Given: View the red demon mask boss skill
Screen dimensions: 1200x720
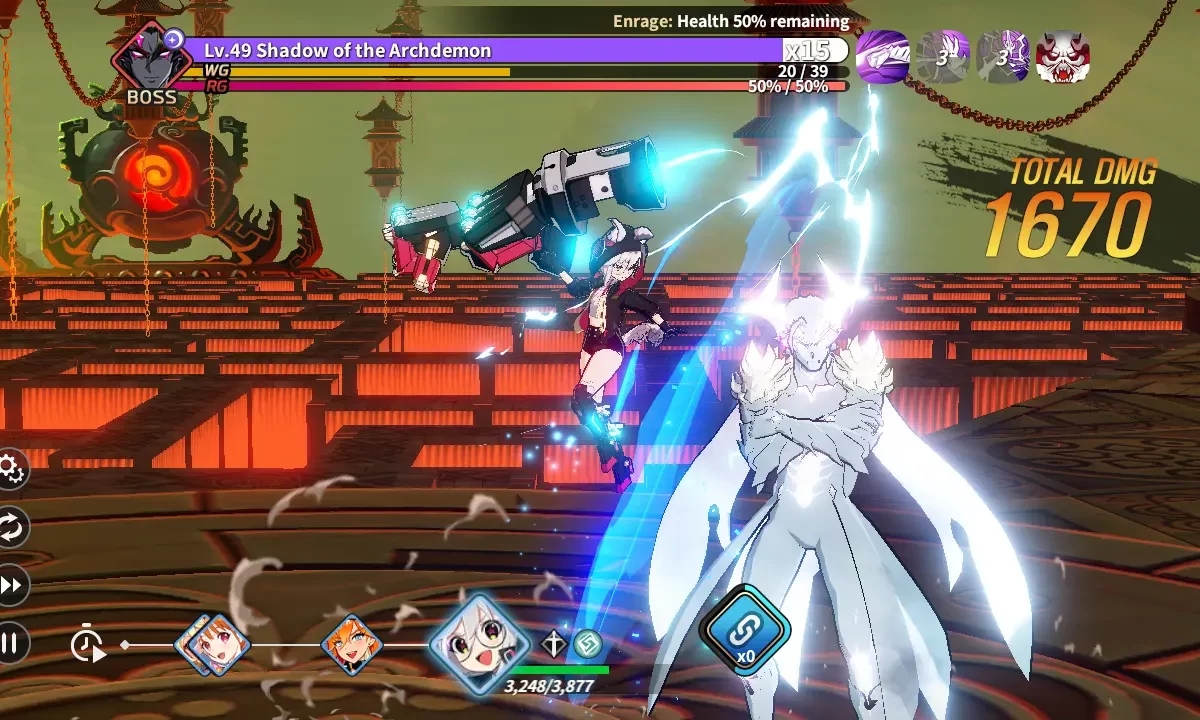Looking at the screenshot, I should pyautogui.click(x=1063, y=57).
